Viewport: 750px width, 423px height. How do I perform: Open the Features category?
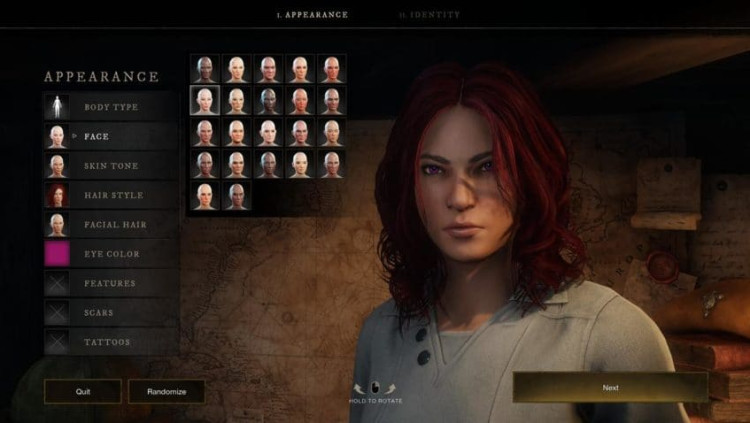(110, 283)
